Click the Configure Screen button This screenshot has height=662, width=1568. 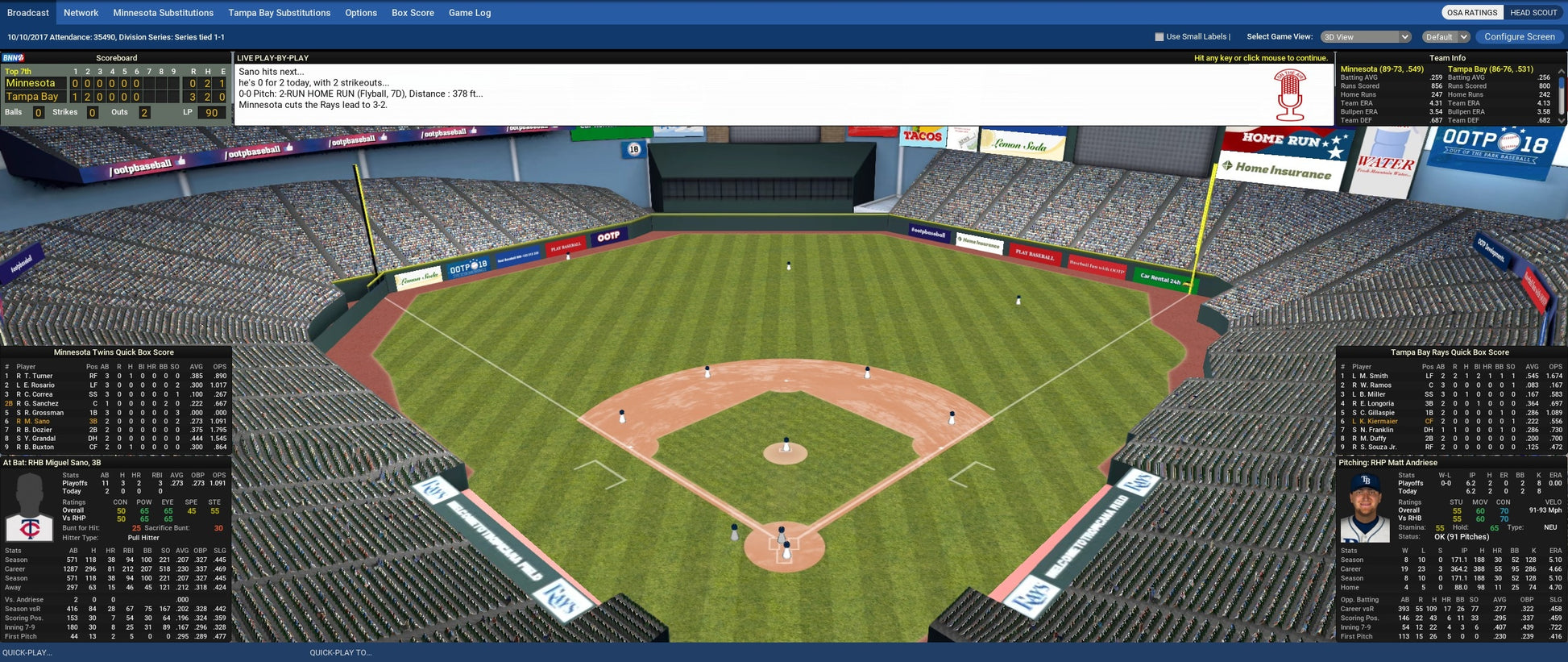pos(1520,37)
